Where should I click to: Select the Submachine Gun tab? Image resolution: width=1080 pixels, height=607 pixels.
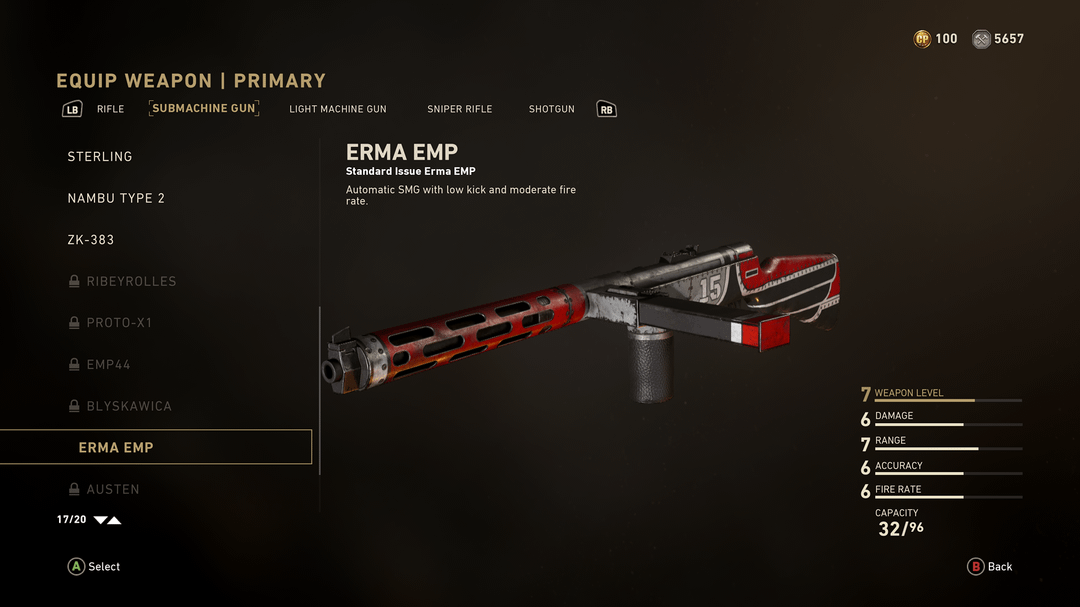(x=204, y=108)
